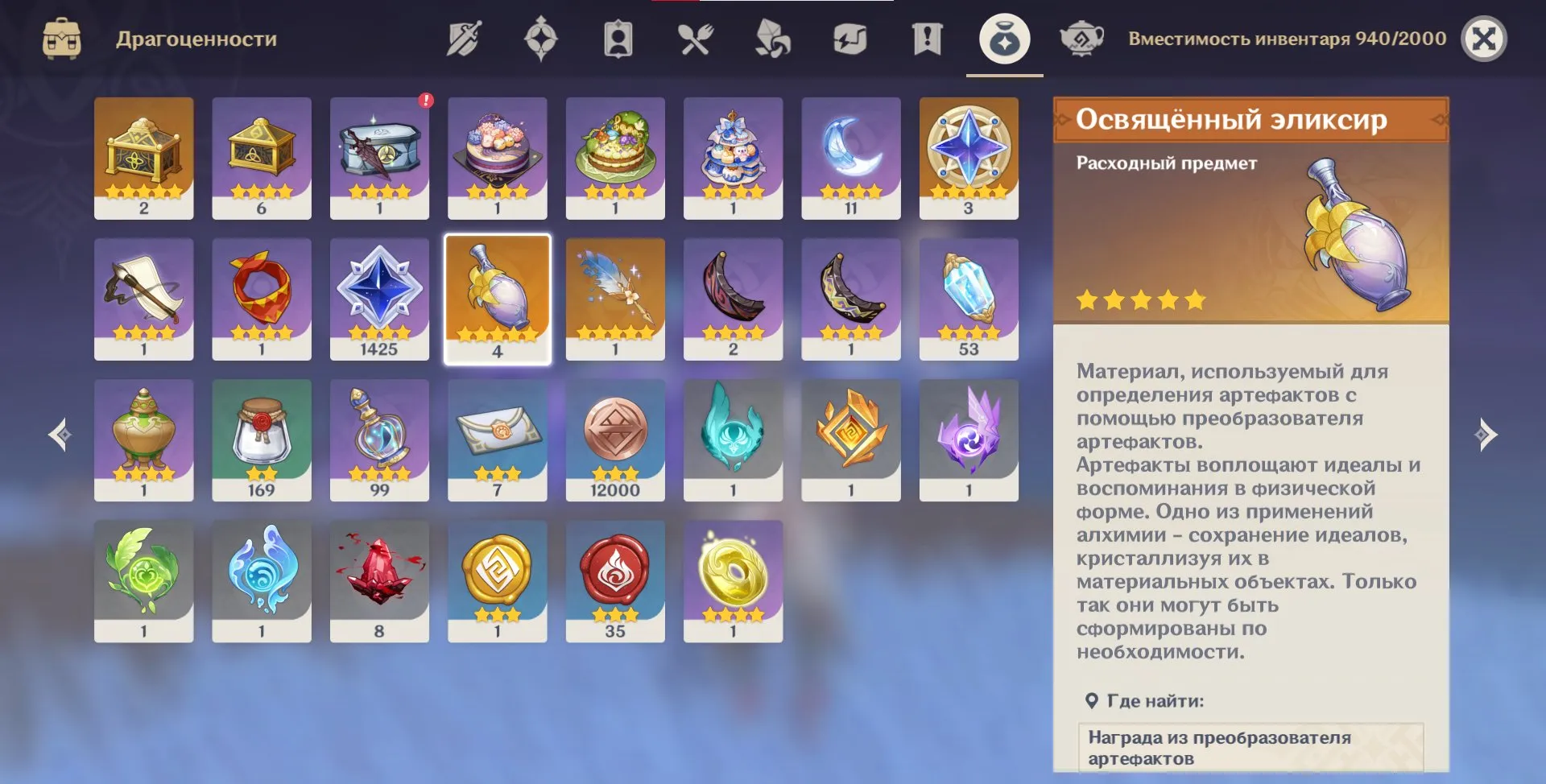
Task: Open the character development materials icon
Action: coord(772,36)
